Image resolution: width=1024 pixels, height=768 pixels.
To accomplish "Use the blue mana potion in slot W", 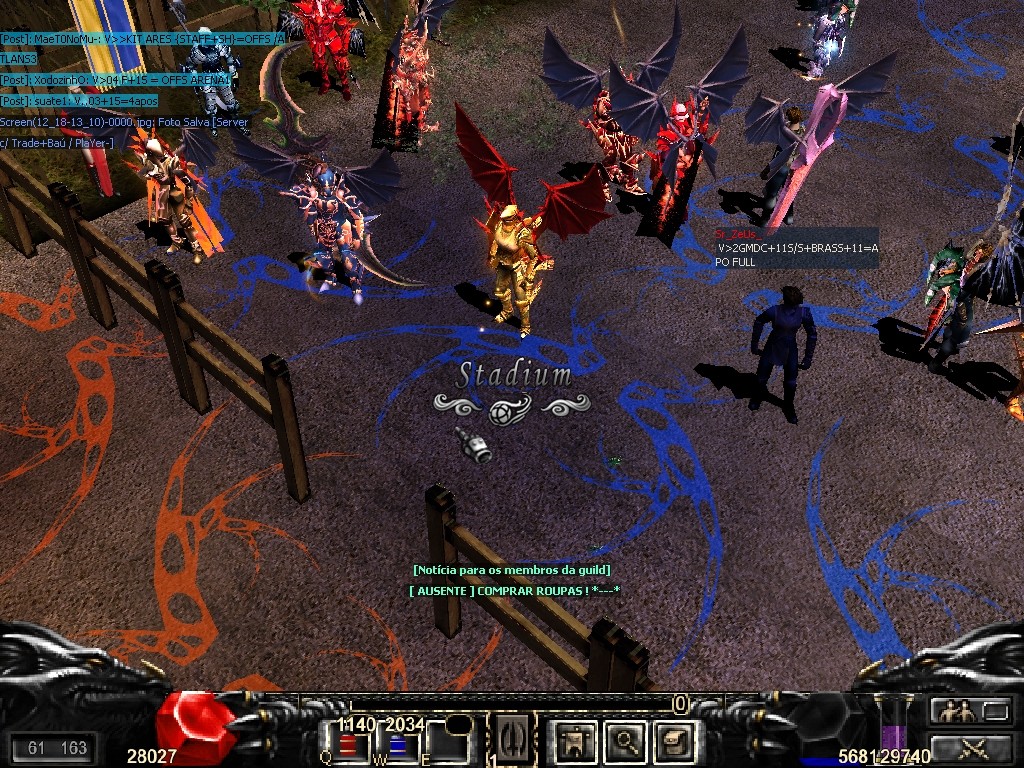I will [402, 746].
